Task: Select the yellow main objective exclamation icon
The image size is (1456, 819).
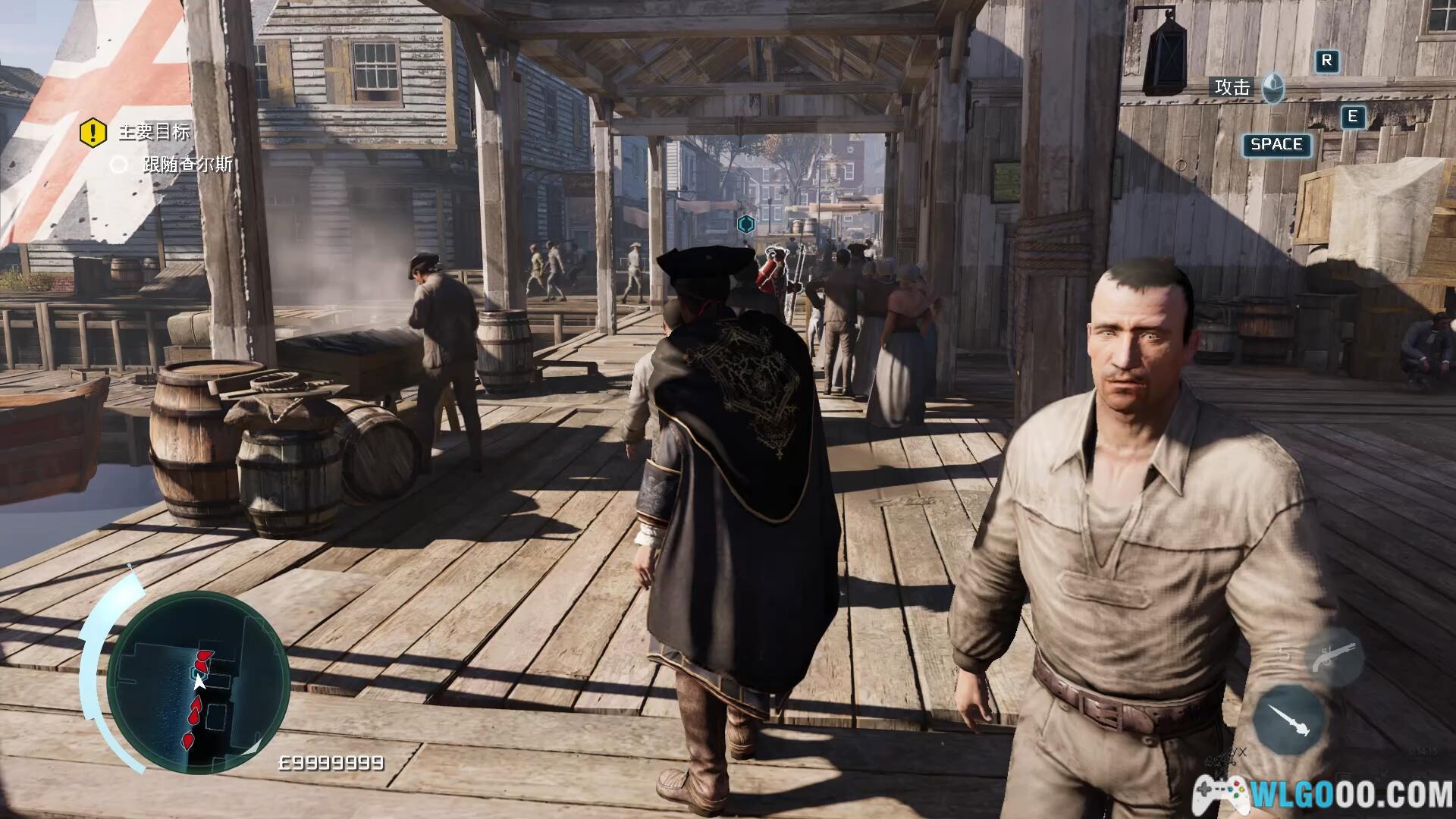Action: 93,133
